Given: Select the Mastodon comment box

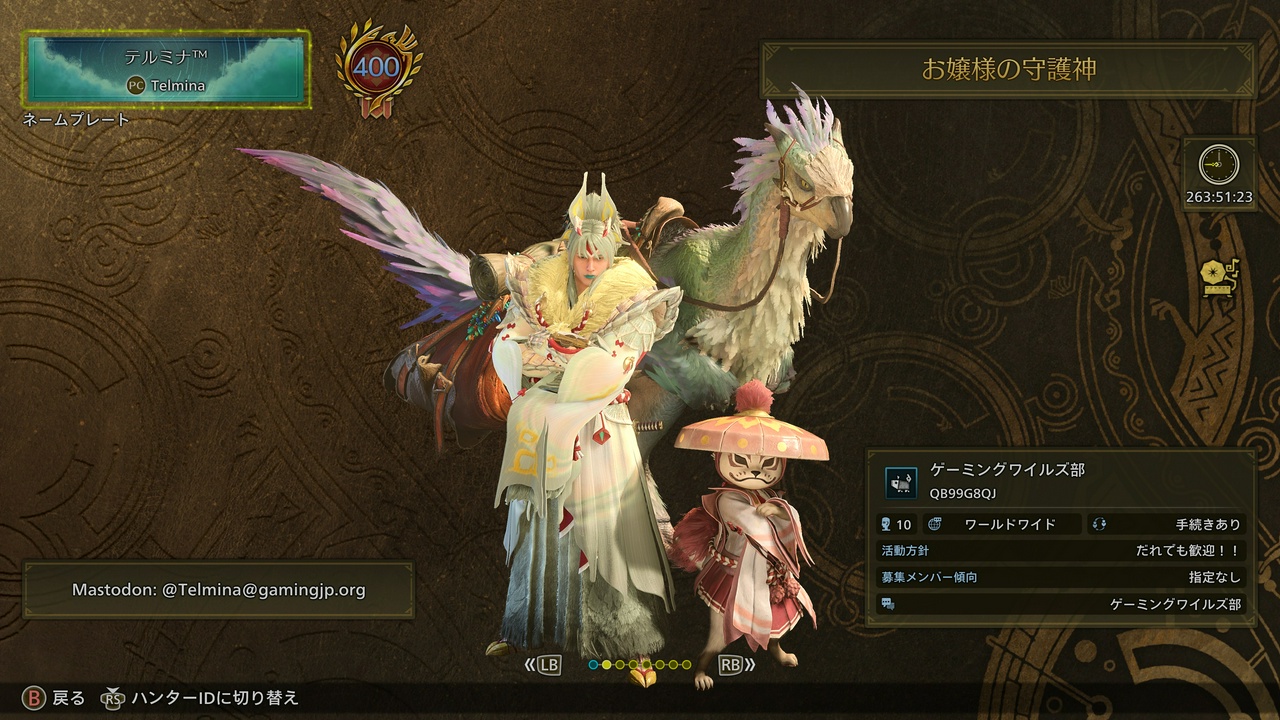Looking at the screenshot, I should click(x=218, y=590).
